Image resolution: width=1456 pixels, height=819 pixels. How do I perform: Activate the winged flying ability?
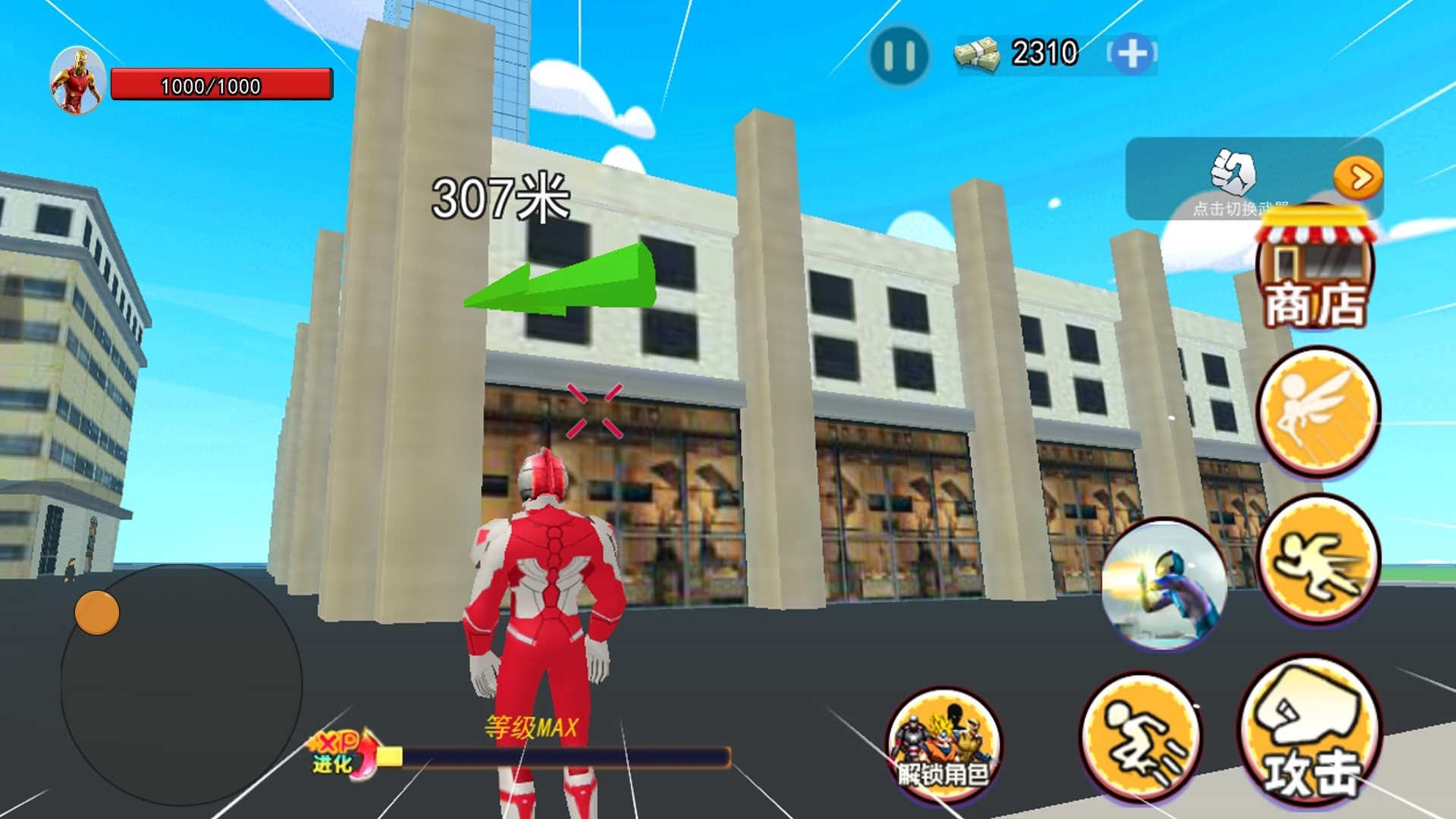[1318, 412]
